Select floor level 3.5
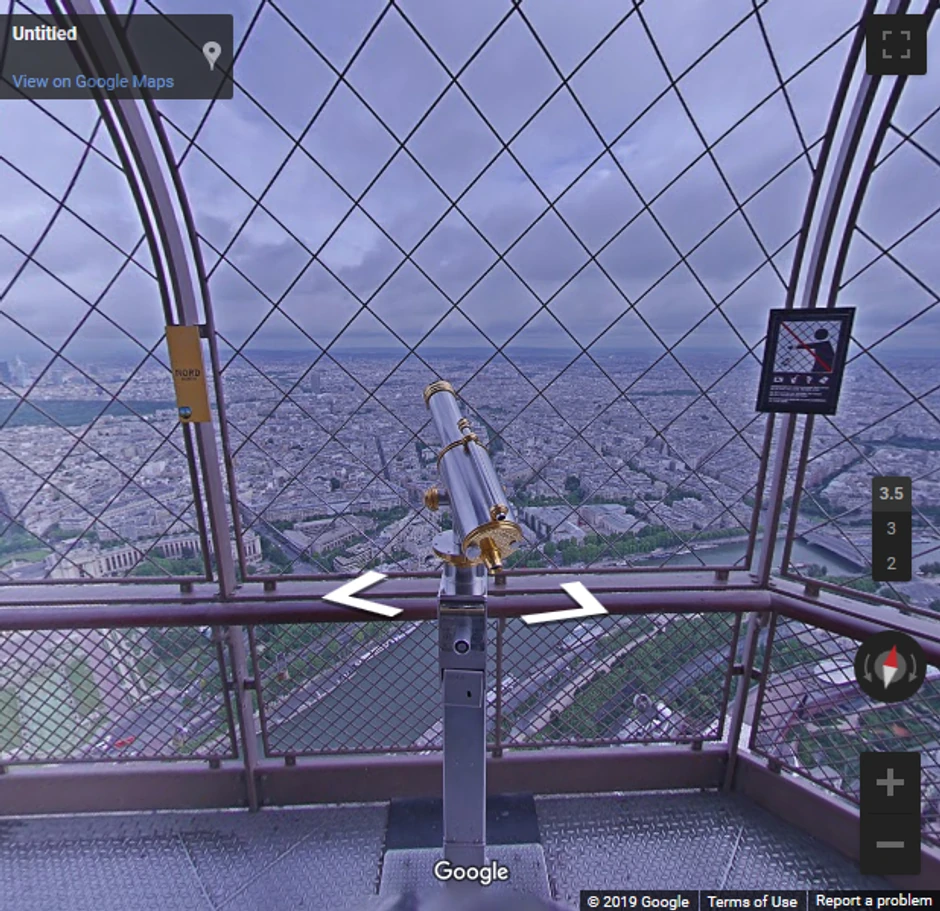This screenshot has width=940, height=911. click(x=890, y=493)
